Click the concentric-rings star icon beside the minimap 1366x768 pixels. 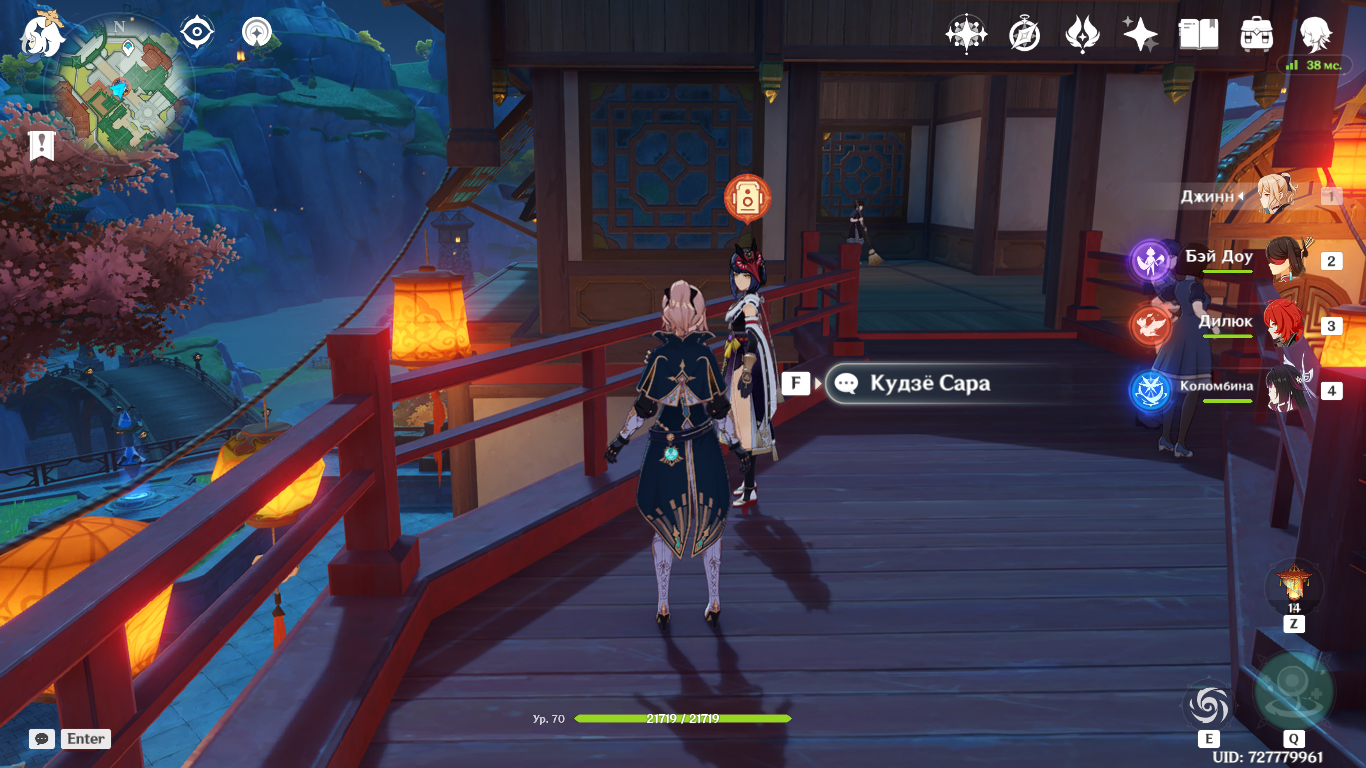257,33
